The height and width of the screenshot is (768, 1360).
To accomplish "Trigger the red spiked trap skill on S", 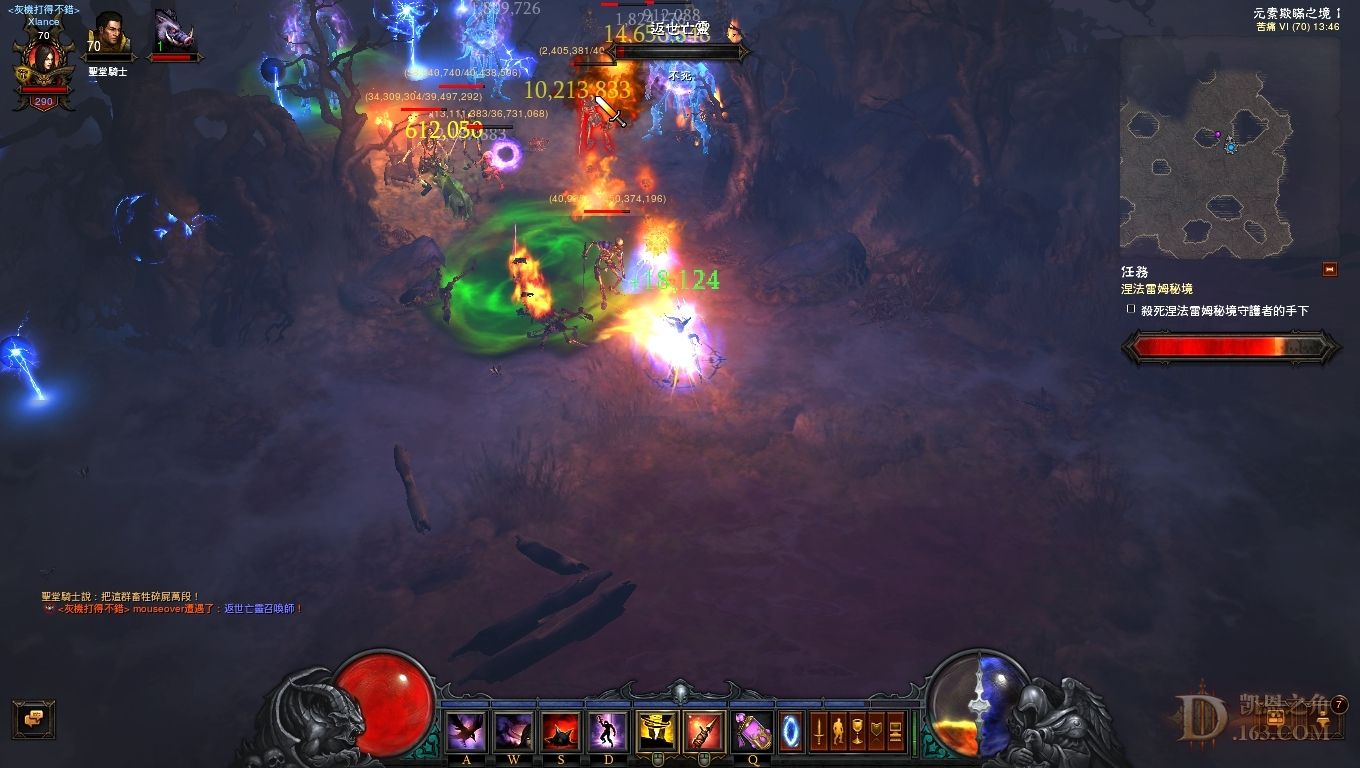I will click(x=561, y=731).
